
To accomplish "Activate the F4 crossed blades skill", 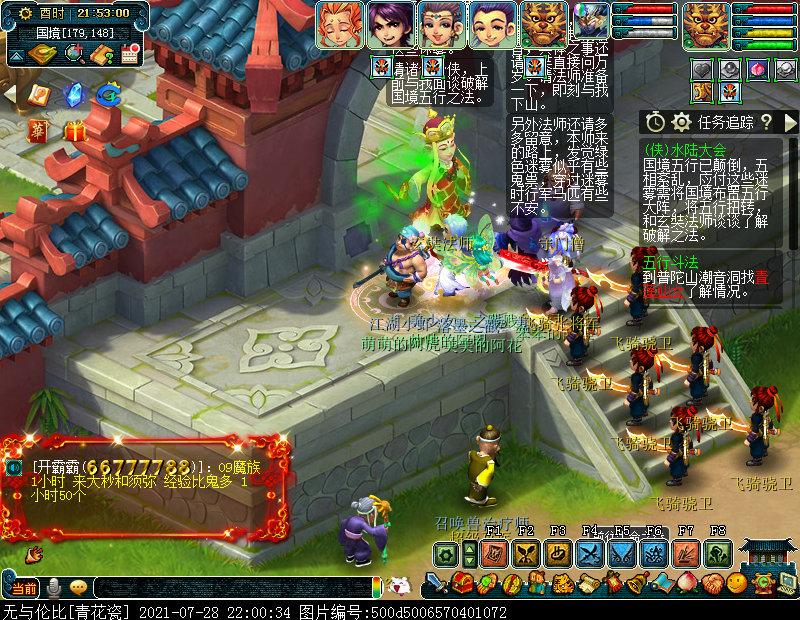I will (590, 554).
